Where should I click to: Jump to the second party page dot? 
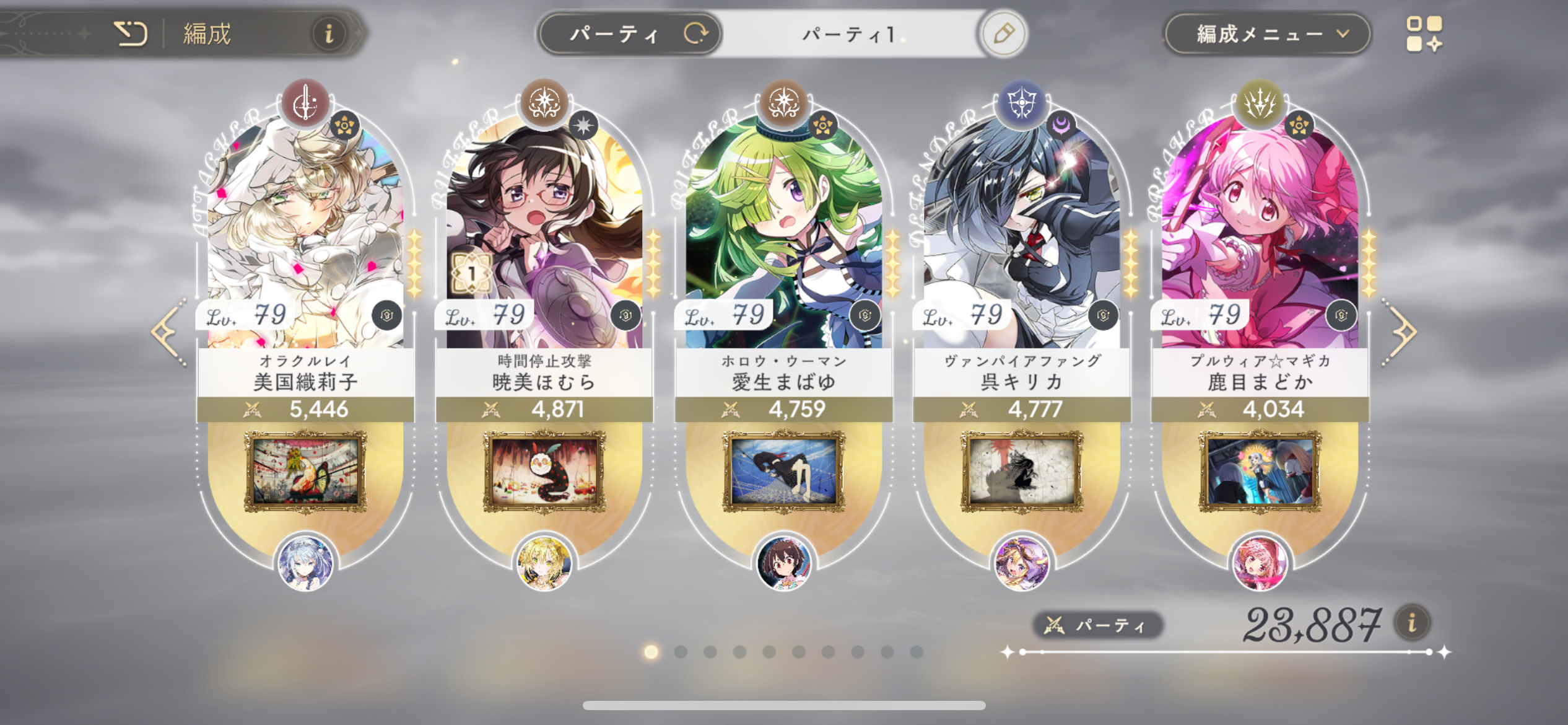coord(681,652)
